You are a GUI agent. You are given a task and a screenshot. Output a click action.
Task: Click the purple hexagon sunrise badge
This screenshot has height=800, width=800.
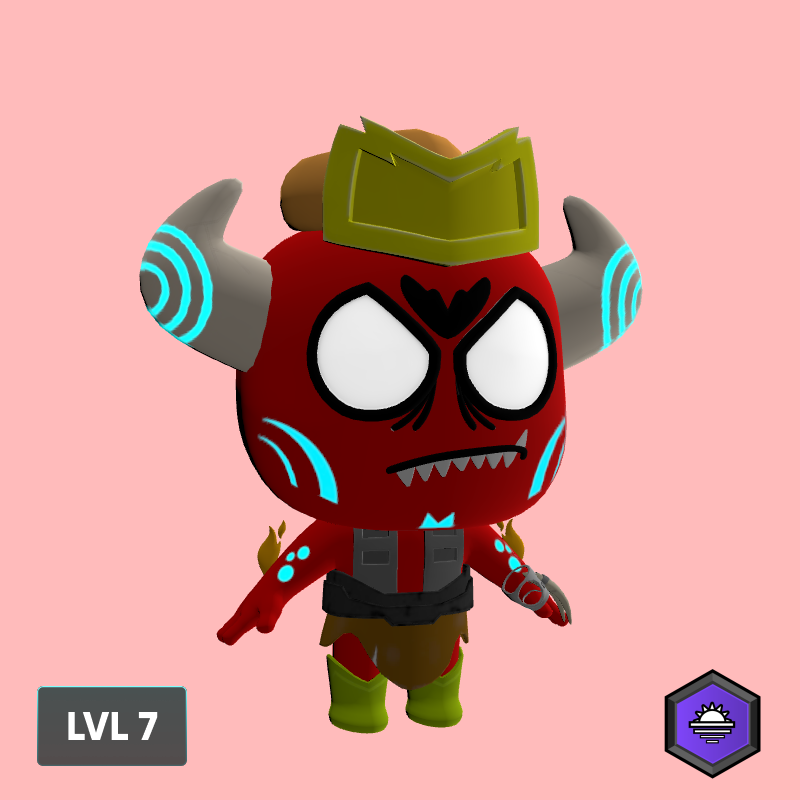[x=713, y=723]
